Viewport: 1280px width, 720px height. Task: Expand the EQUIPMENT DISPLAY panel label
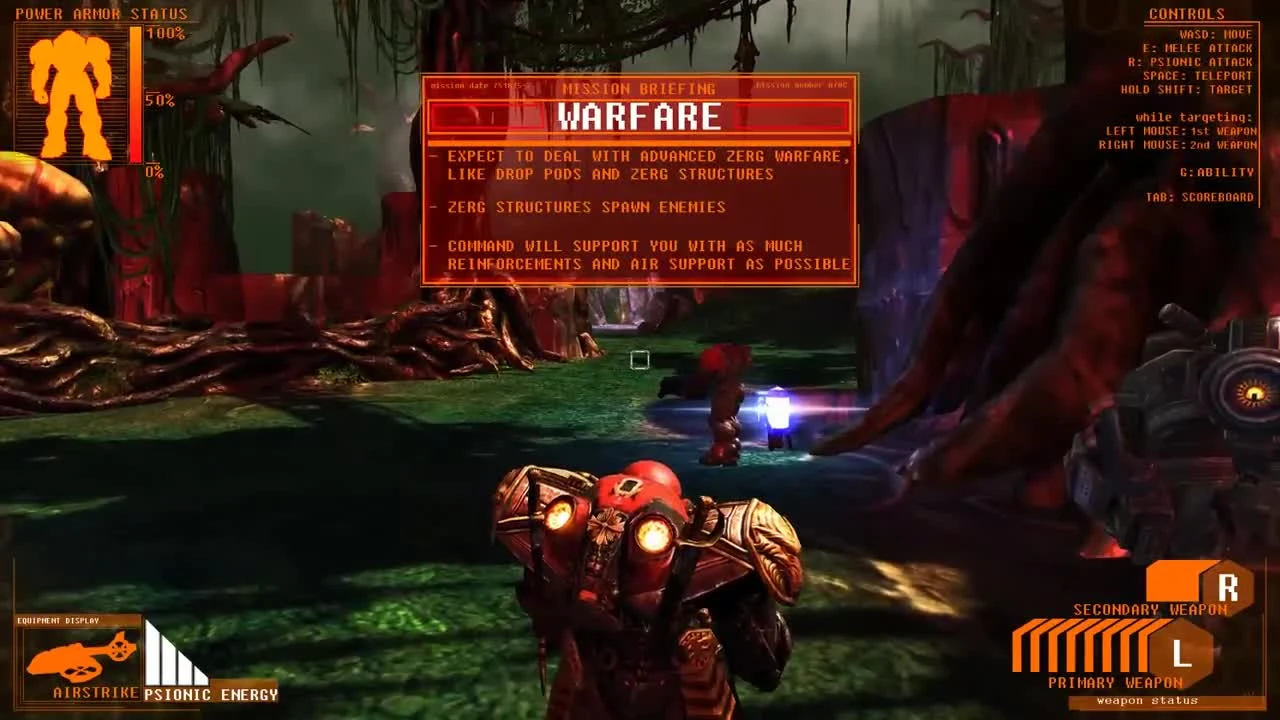click(x=60, y=619)
